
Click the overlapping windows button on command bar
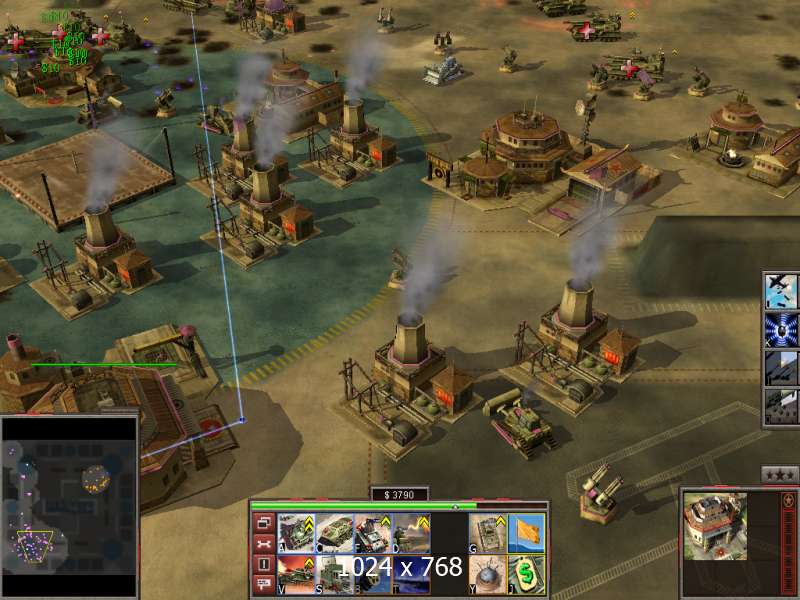(264, 522)
